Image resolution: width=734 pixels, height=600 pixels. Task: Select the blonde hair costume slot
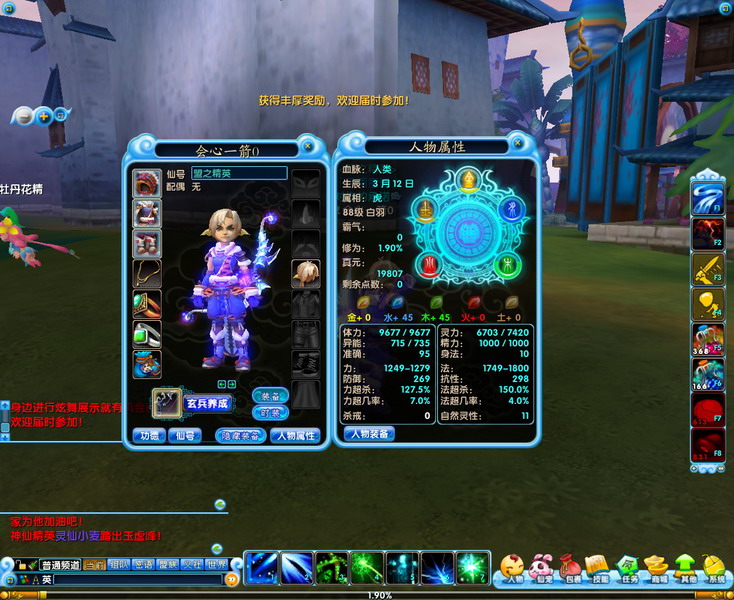305,272
